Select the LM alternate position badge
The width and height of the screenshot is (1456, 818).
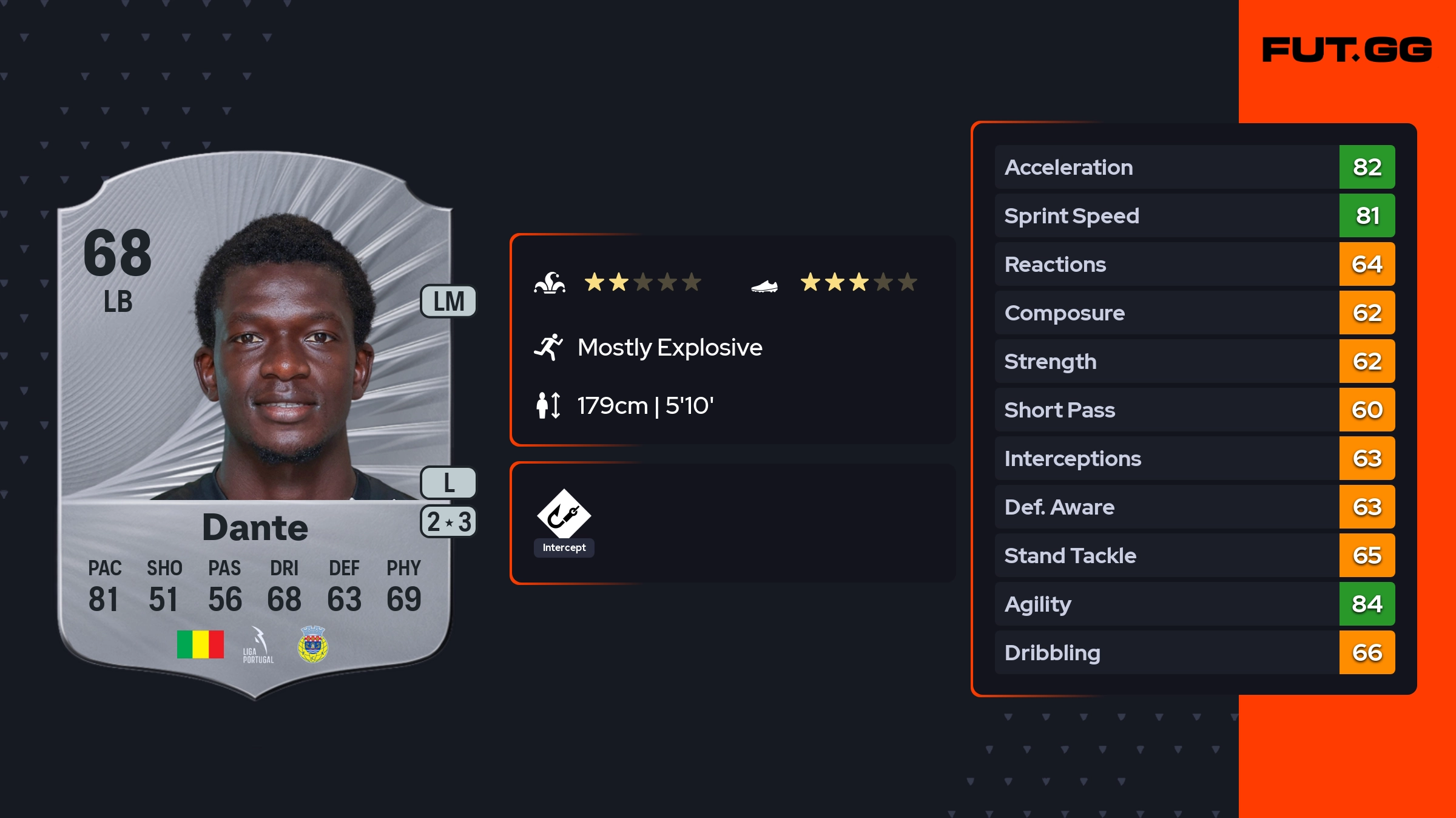point(448,302)
